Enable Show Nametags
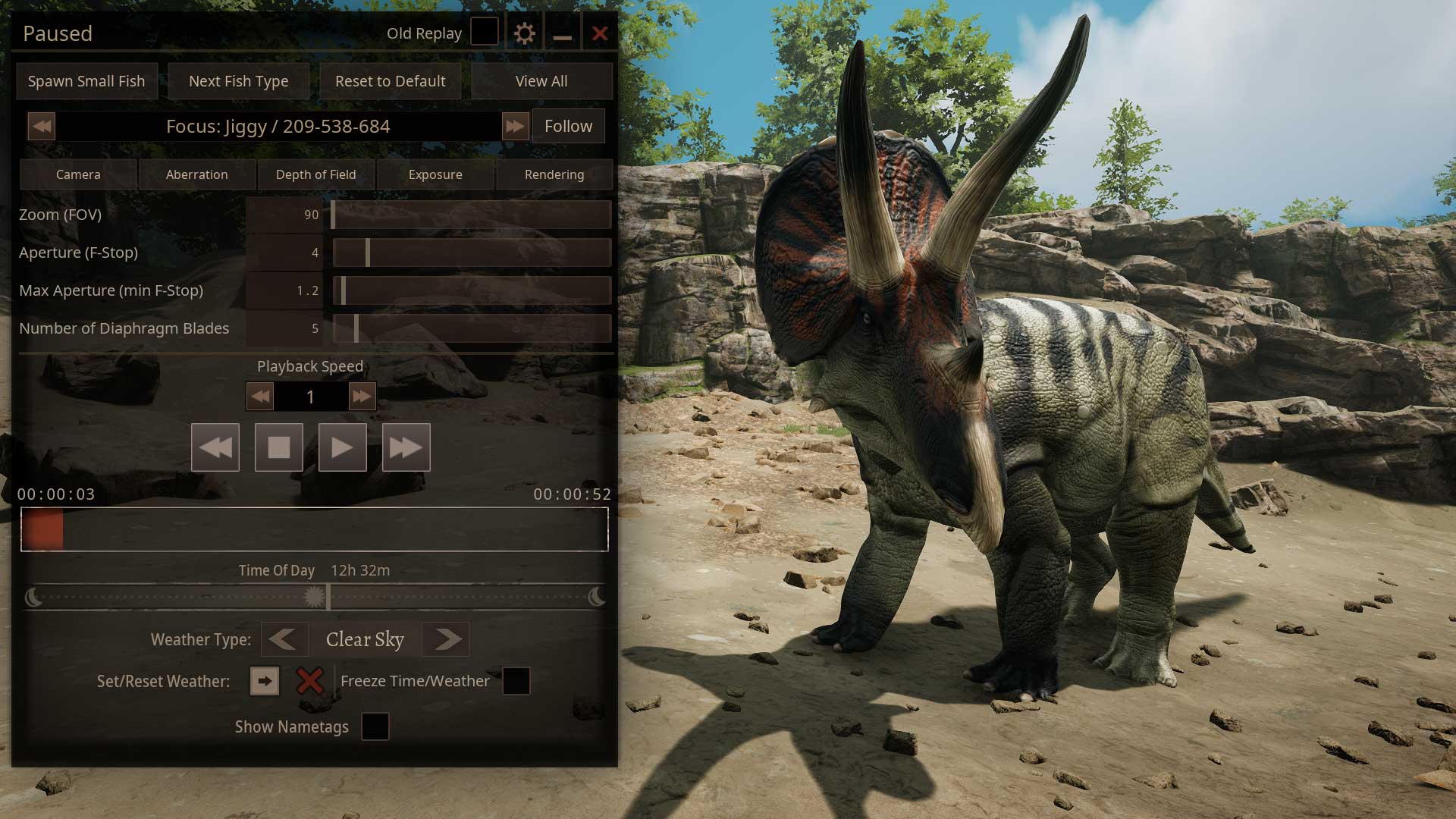The height and width of the screenshot is (819, 1456). [374, 727]
